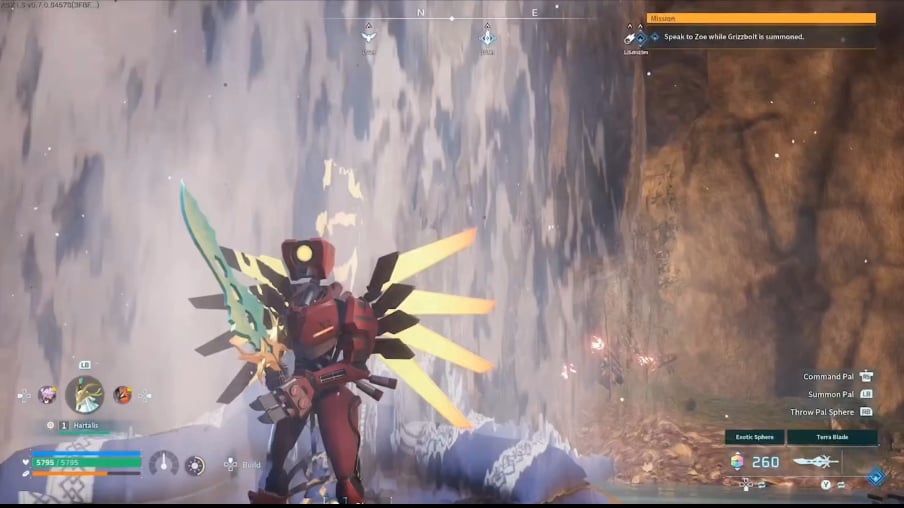Viewport: 904px width, 508px height.
Task: Click the blue diamond compass marker
Action: tap(487, 38)
